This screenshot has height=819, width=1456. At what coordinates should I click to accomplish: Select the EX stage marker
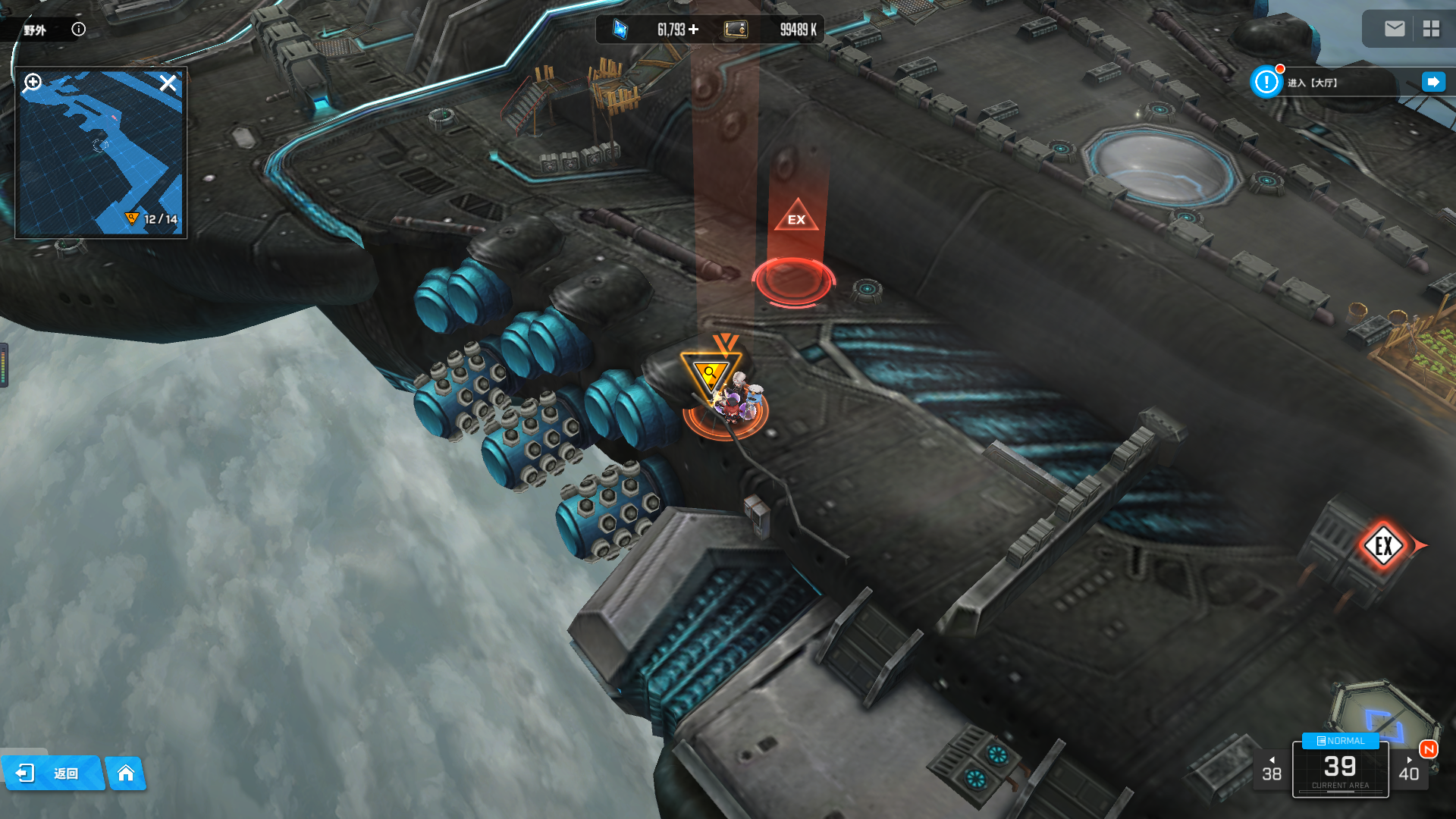click(x=795, y=216)
